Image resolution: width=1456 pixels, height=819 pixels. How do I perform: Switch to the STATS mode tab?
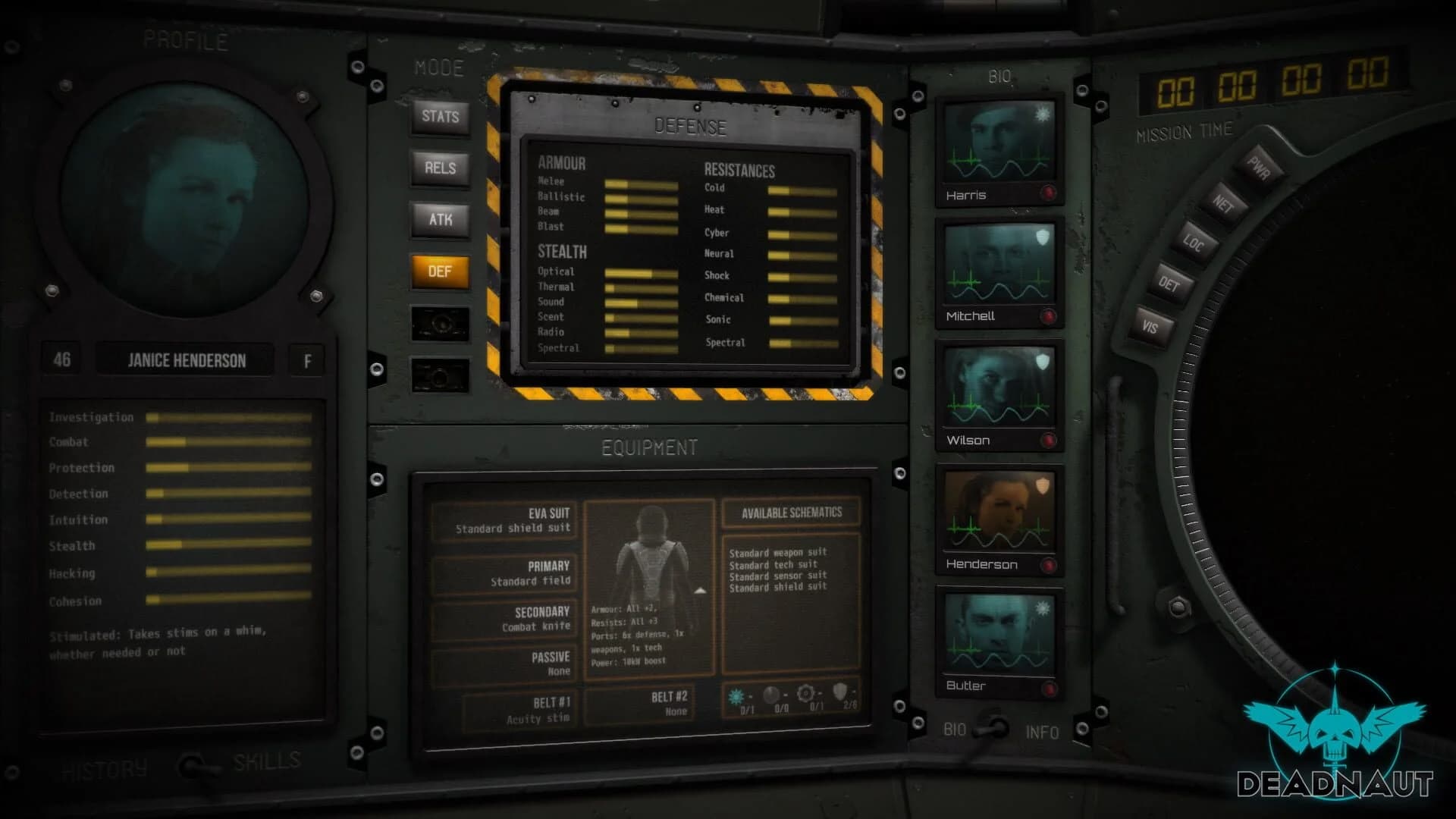(440, 117)
